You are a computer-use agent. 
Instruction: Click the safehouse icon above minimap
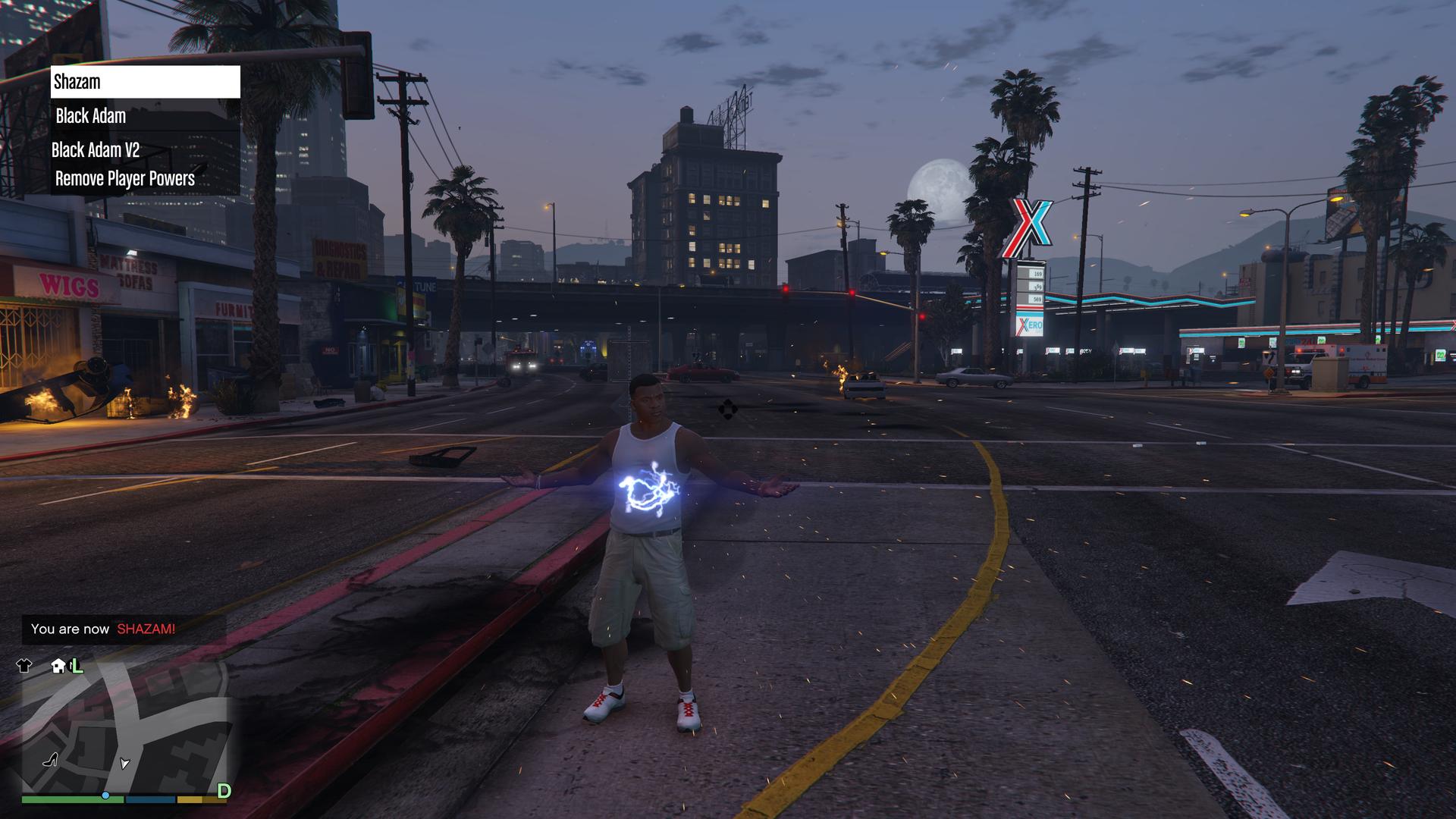(x=58, y=666)
